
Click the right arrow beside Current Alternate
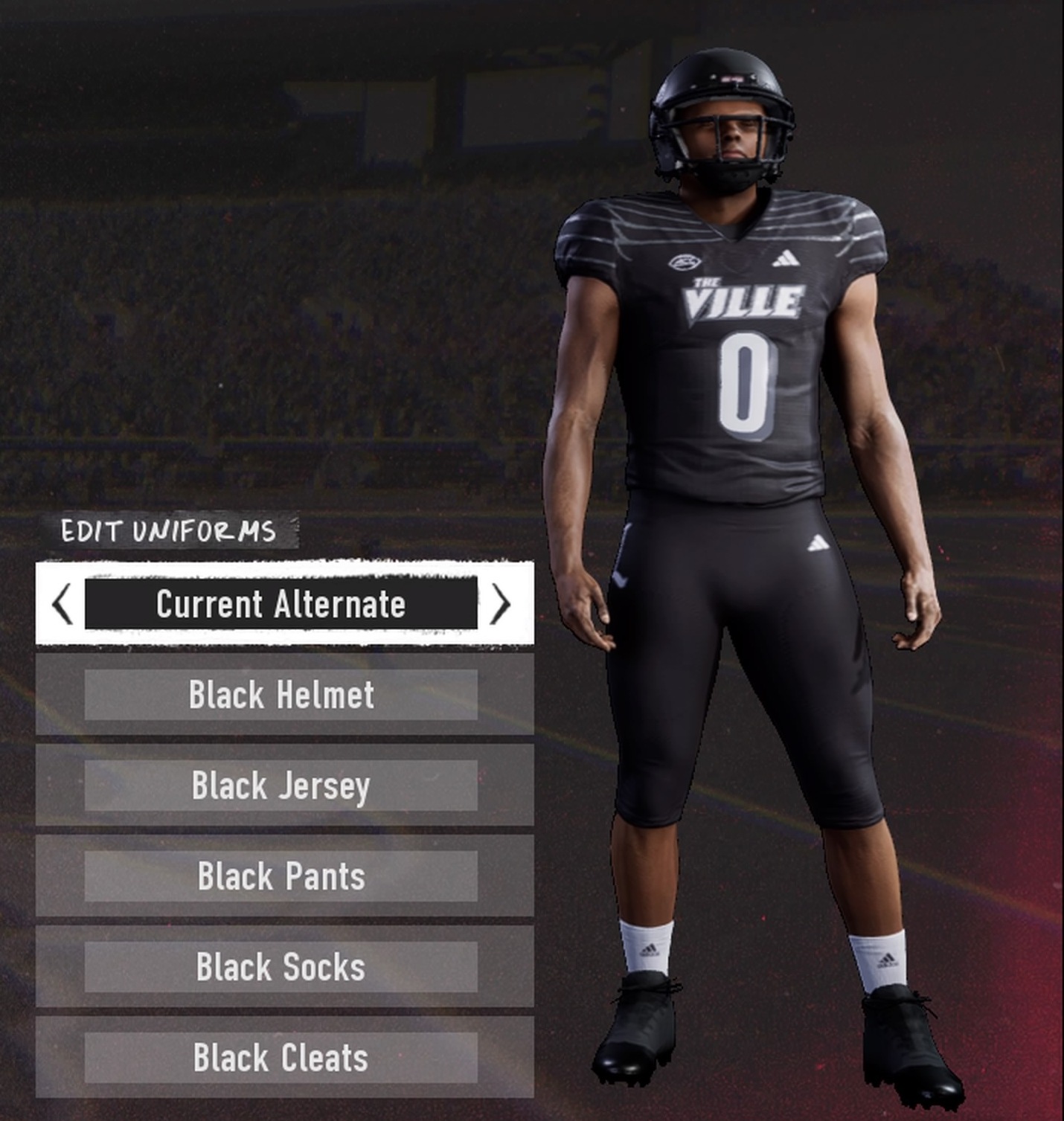click(501, 603)
